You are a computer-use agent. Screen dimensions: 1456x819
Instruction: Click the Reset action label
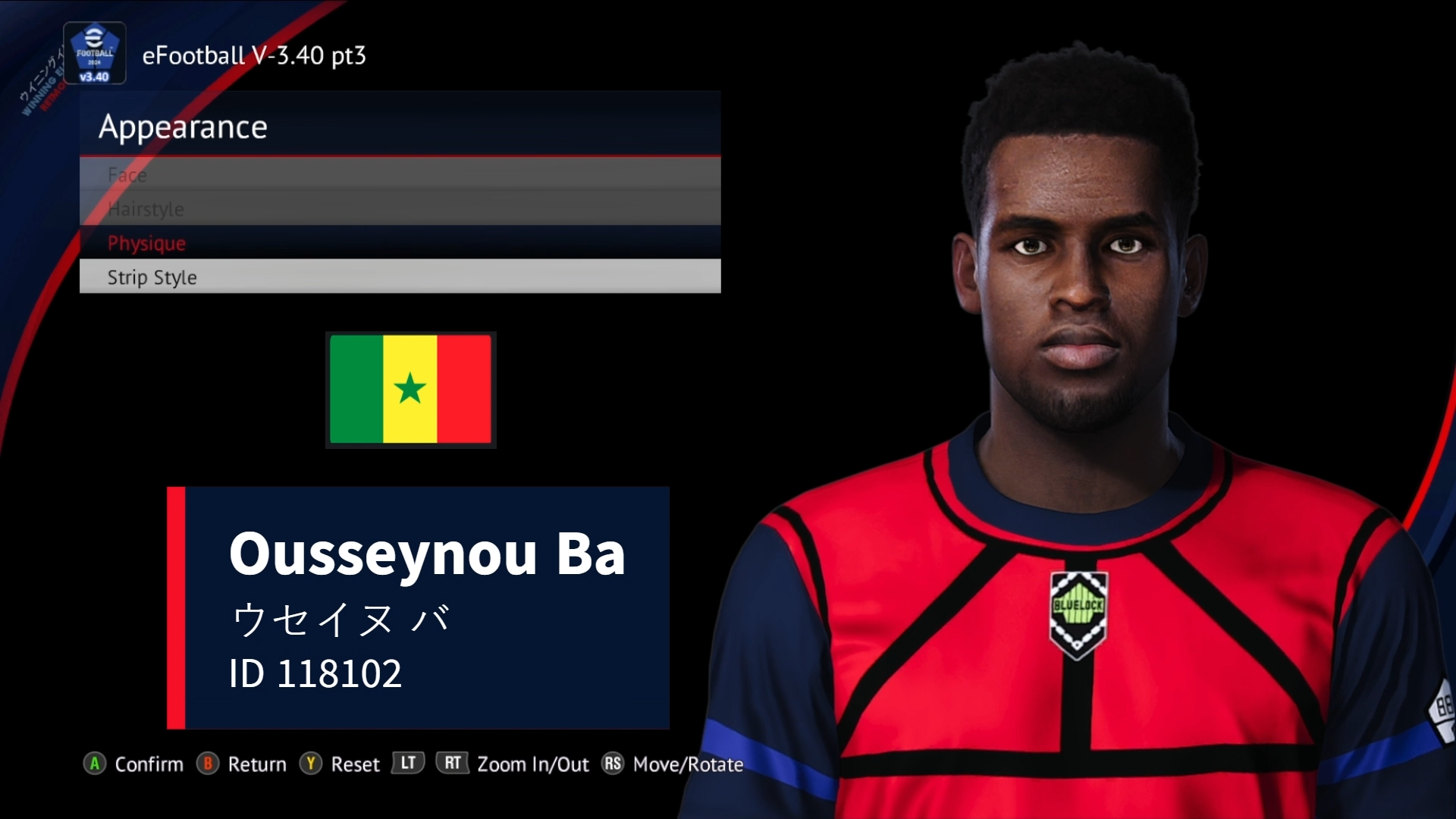354,764
